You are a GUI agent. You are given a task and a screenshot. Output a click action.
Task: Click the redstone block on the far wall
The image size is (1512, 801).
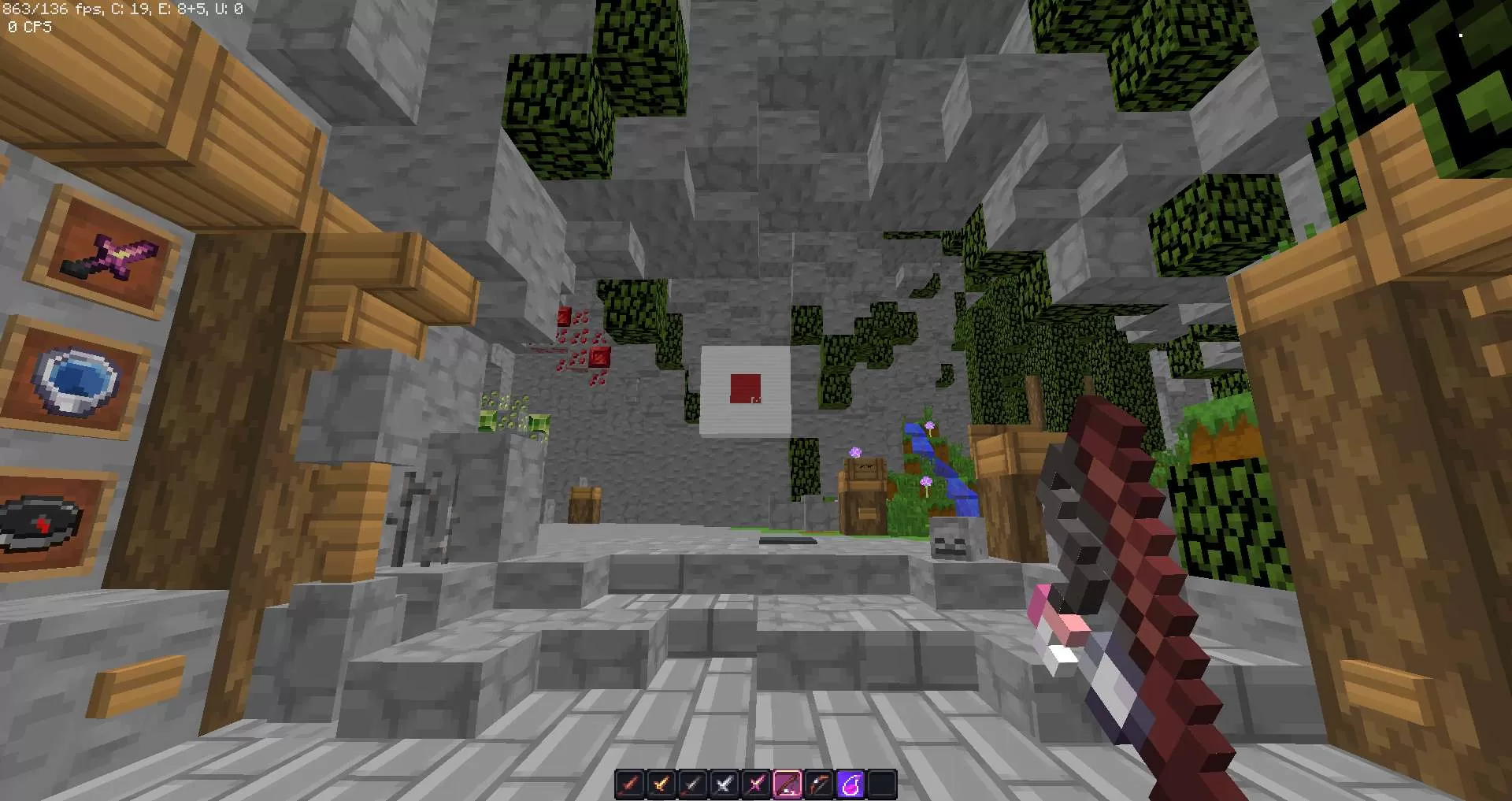pos(598,358)
